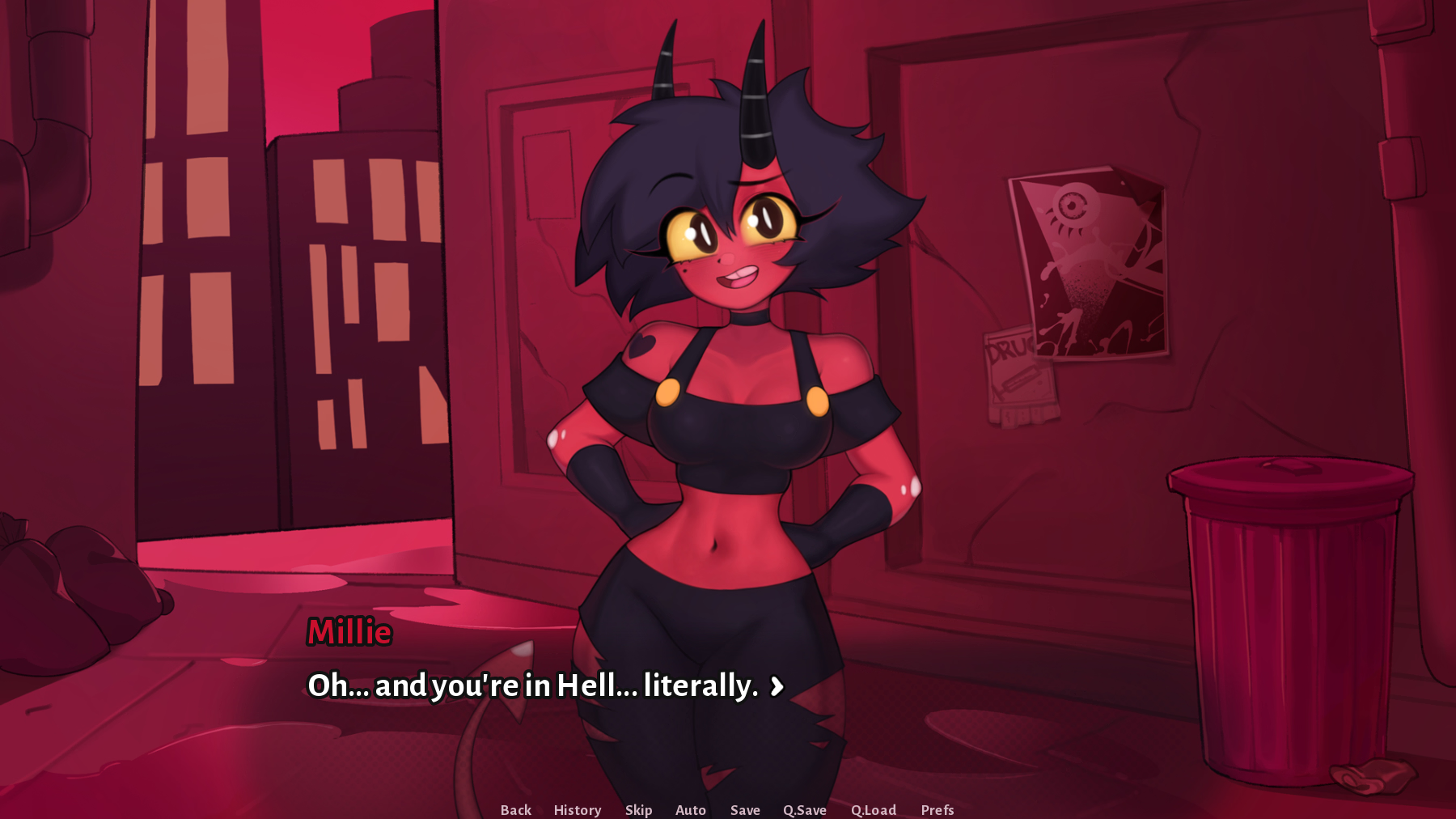
Task: Open the History log
Action: (577, 809)
